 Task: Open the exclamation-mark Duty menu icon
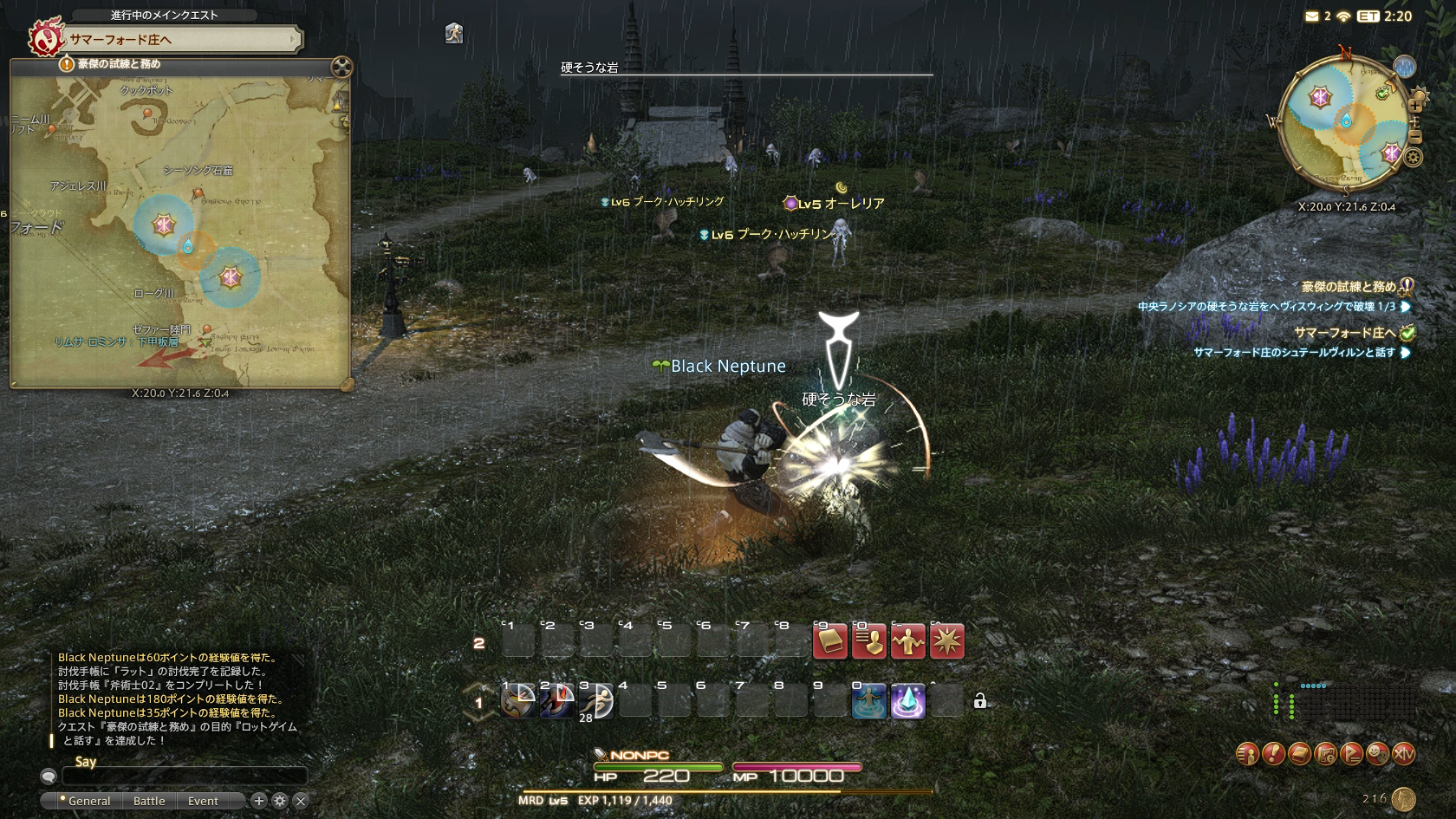(x=1273, y=754)
